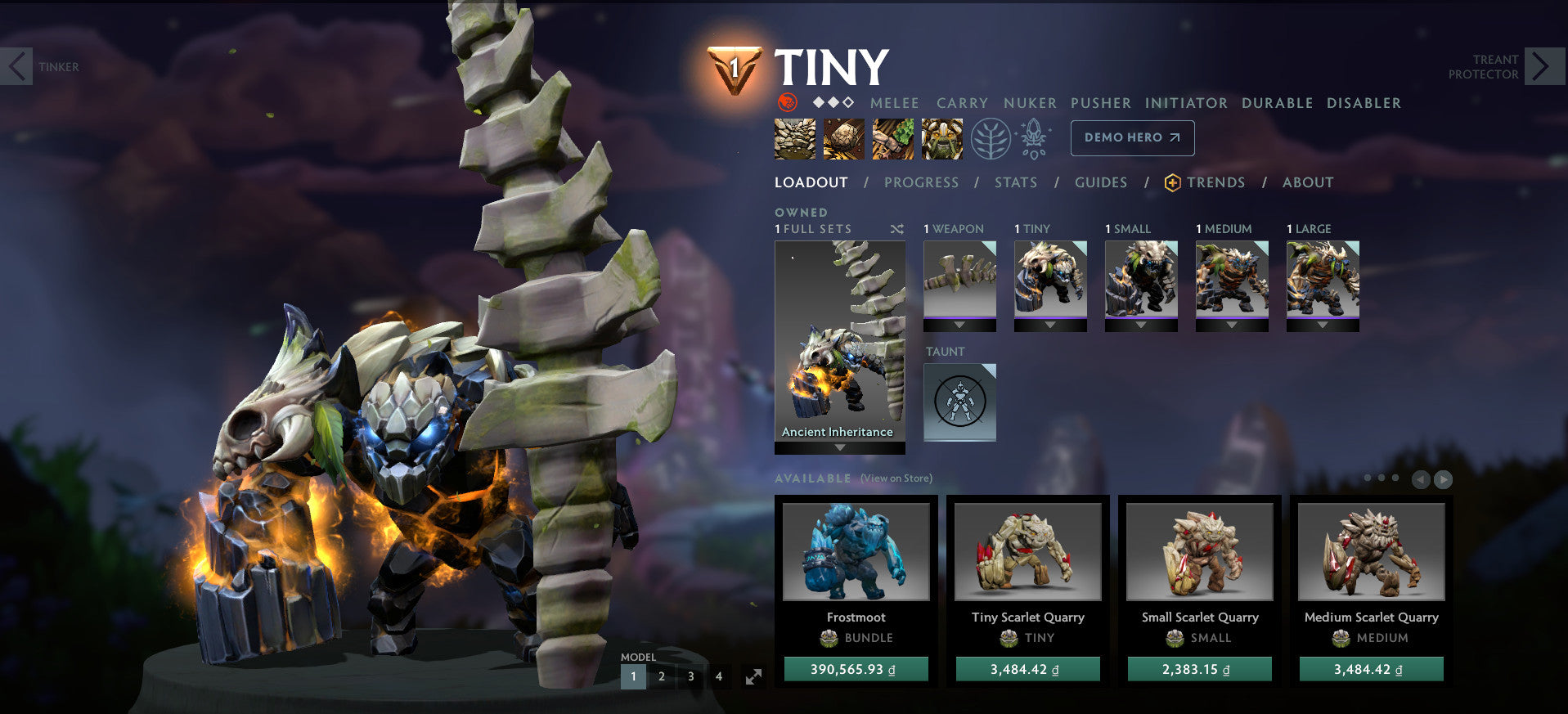
Task: Expand the Weapon slot item arrow
Action: coord(959,323)
